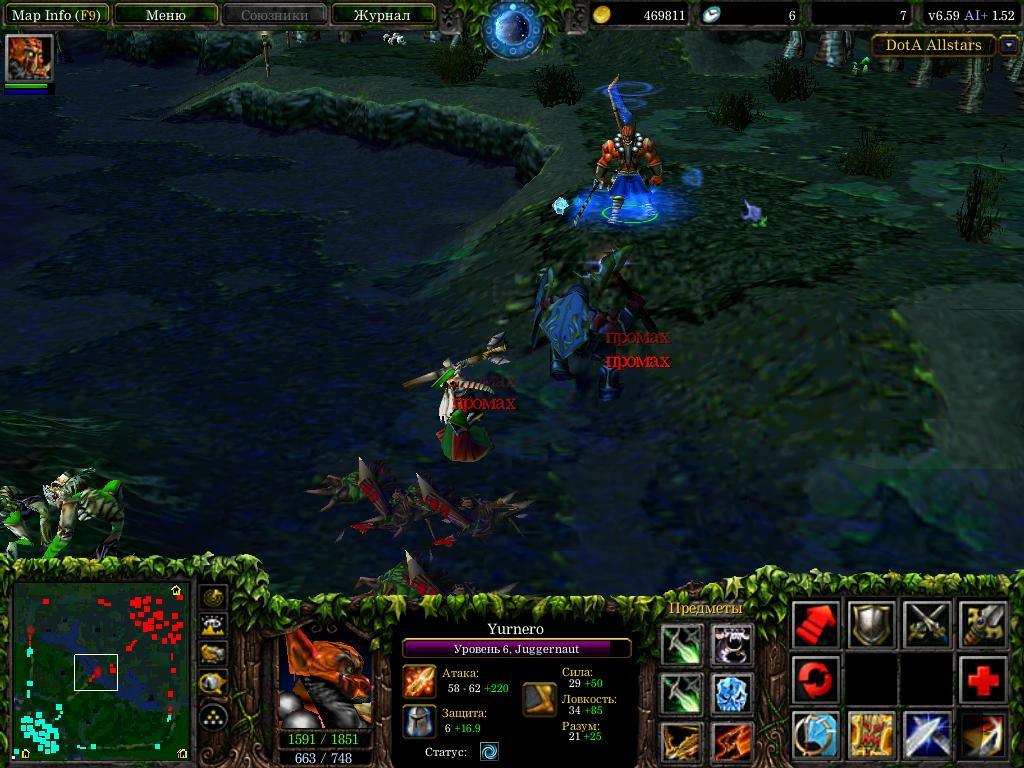Activate the Attack command sword icon
This screenshot has height=768, width=1024.
(927, 625)
